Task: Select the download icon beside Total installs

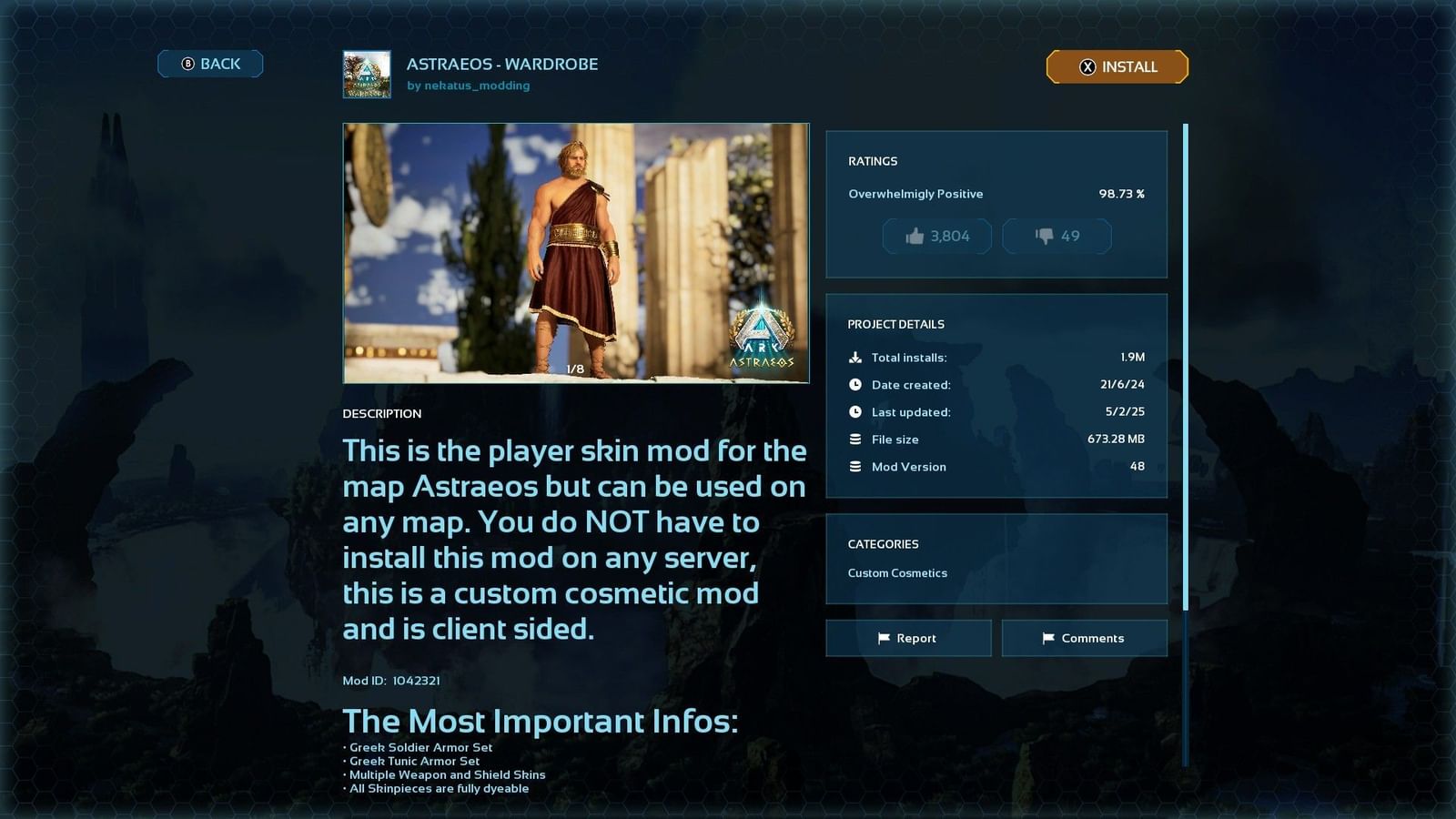Action: (855, 357)
